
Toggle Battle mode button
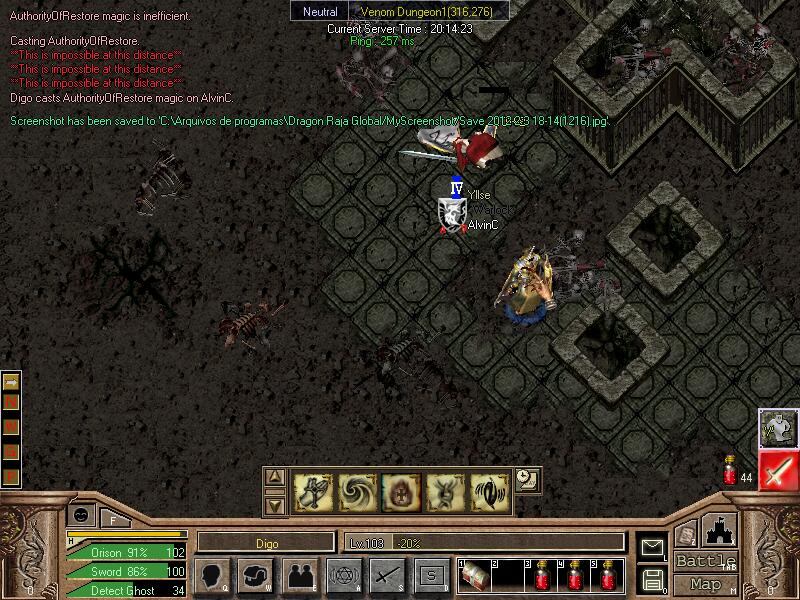[x=706, y=561]
